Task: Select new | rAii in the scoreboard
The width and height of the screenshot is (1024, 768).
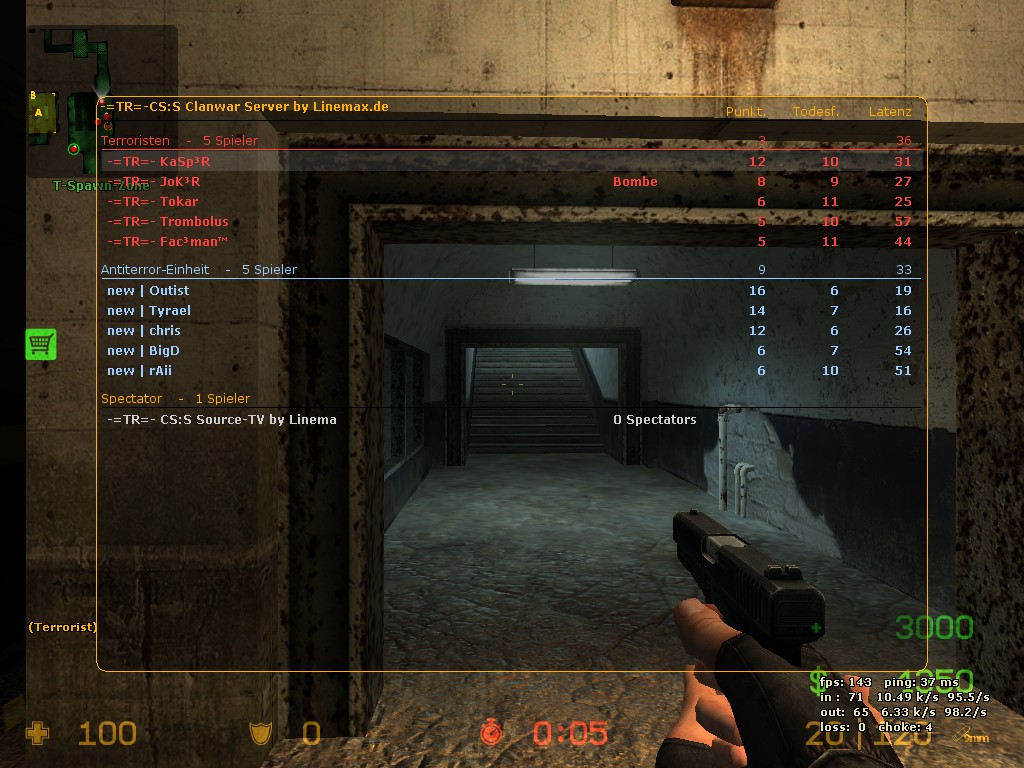Action: (x=140, y=371)
